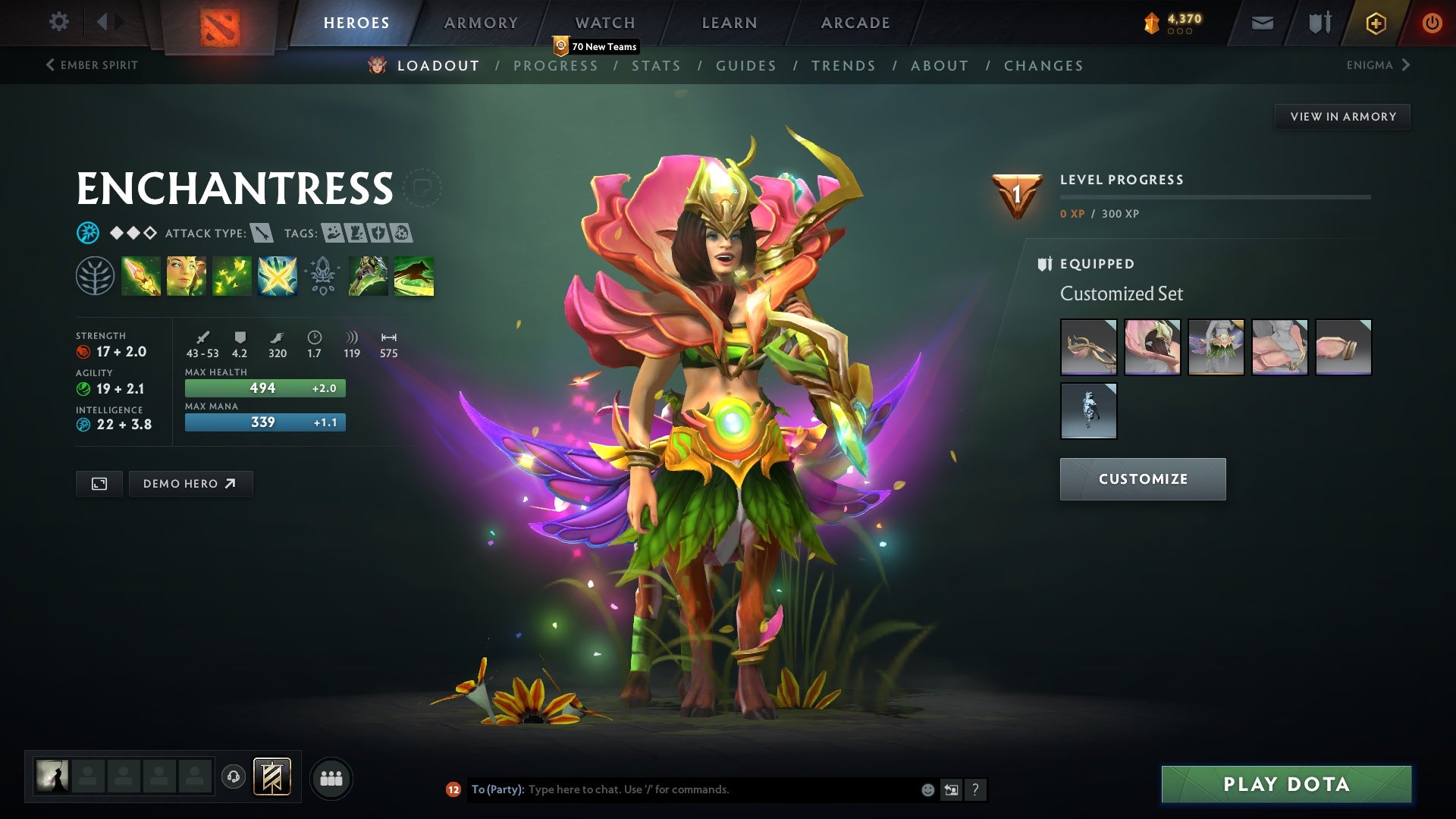
Task: Click the CUSTOMIZE button for equipped set
Action: point(1143,479)
